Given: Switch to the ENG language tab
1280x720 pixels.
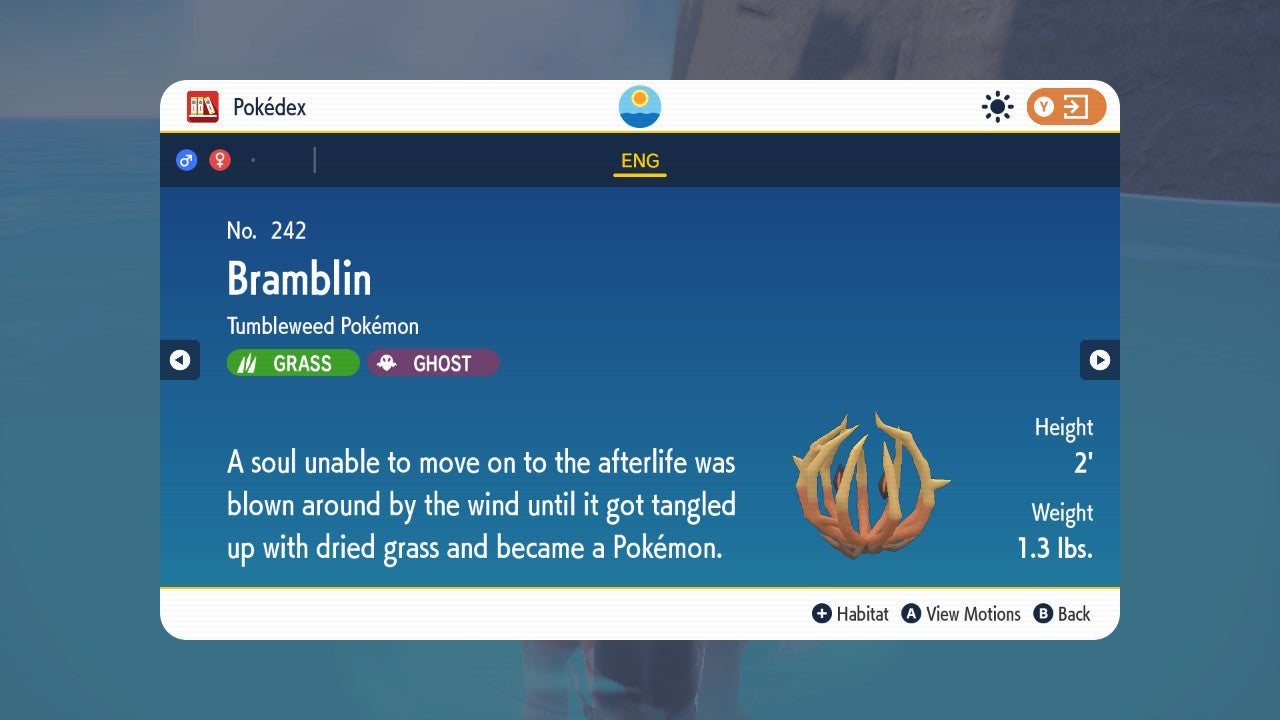Looking at the screenshot, I should (639, 160).
